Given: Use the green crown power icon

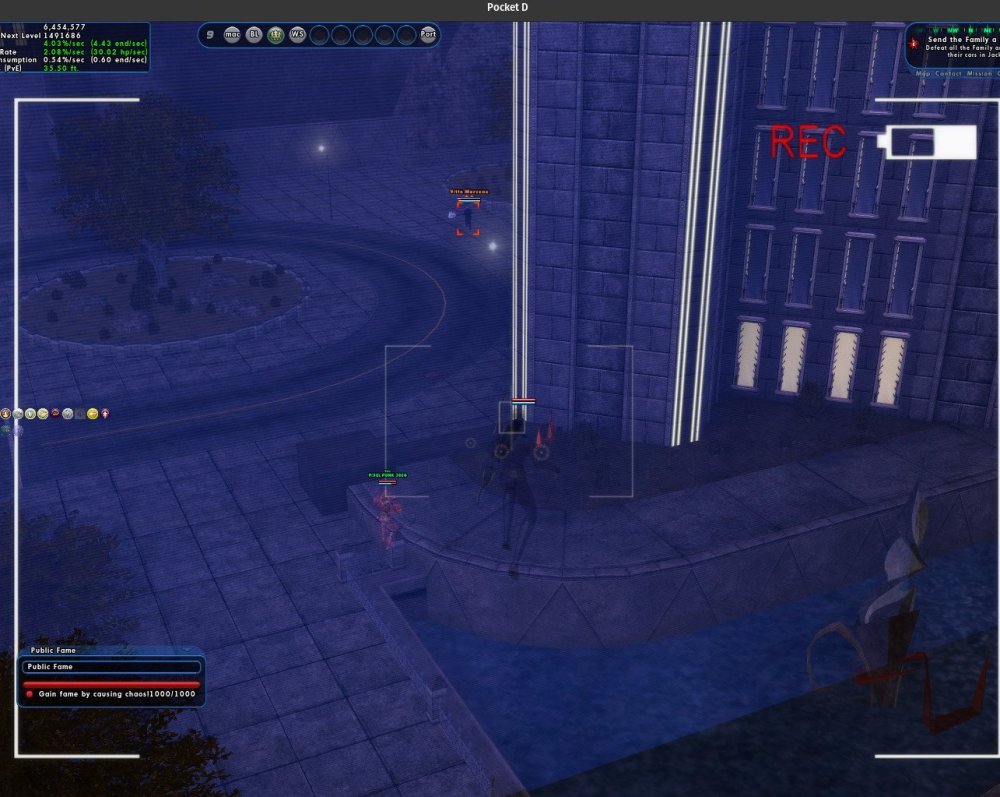Looking at the screenshot, I should pyautogui.click(x=276, y=34).
